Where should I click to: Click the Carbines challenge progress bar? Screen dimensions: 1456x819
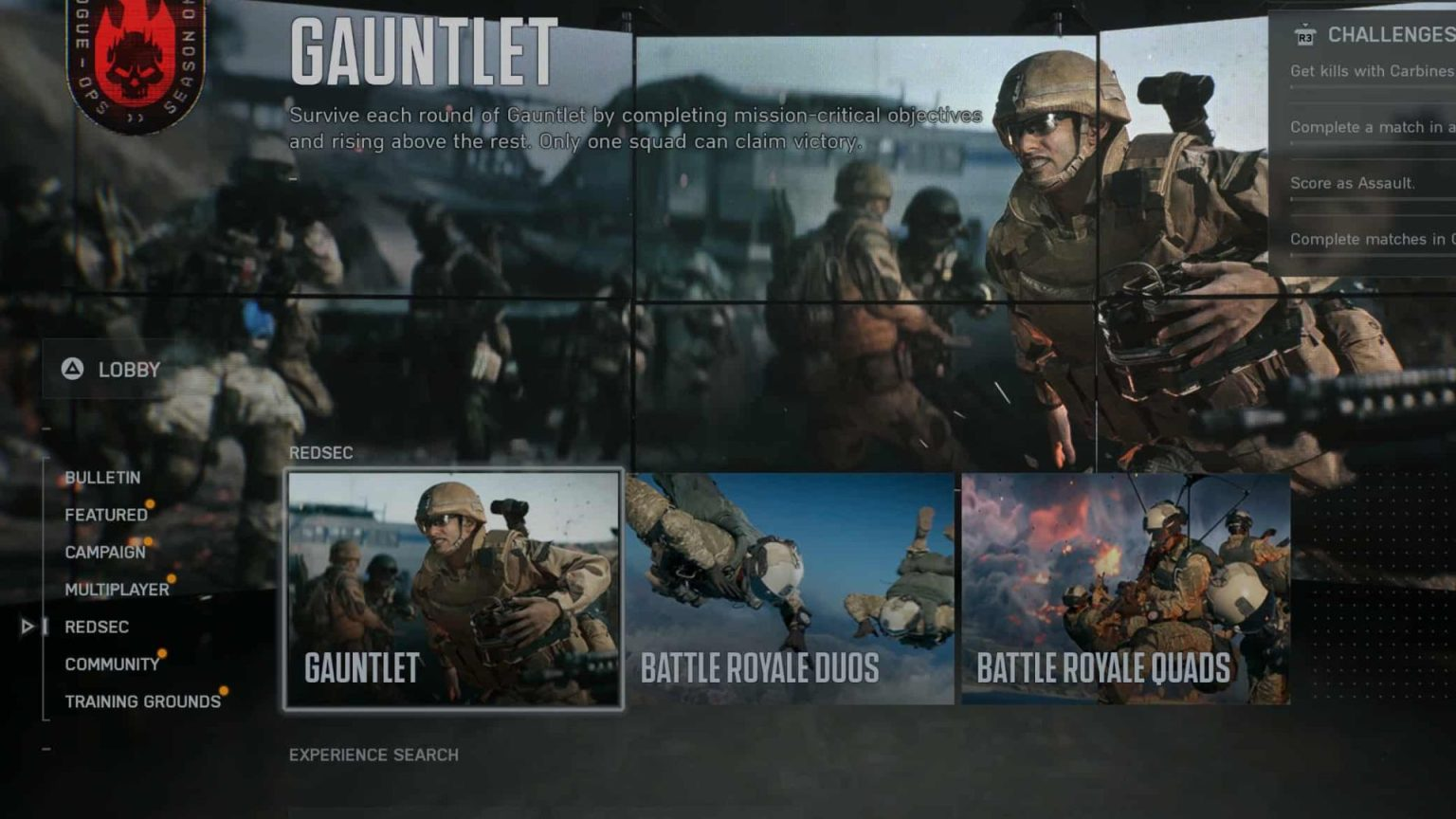(1373, 86)
